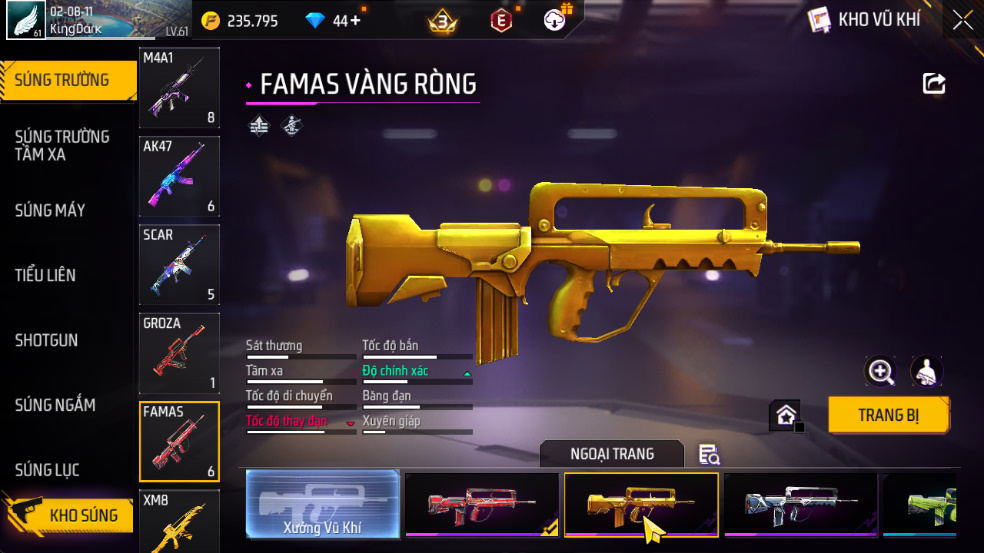
Task: Select the Súng Ngắm category
Action: 55,405
